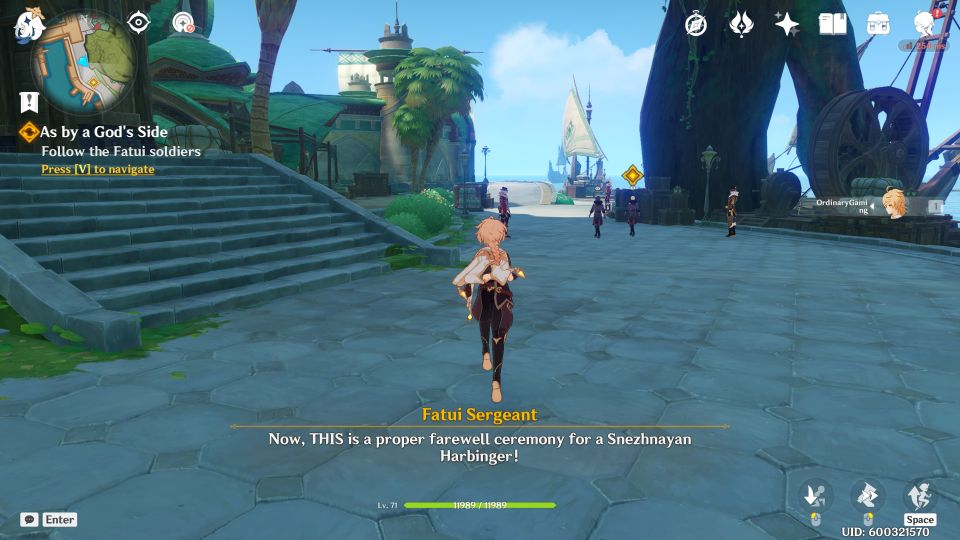Image resolution: width=960 pixels, height=540 pixels.
Task: Trigger the sprint running-figure button
Action: tap(919, 495)
